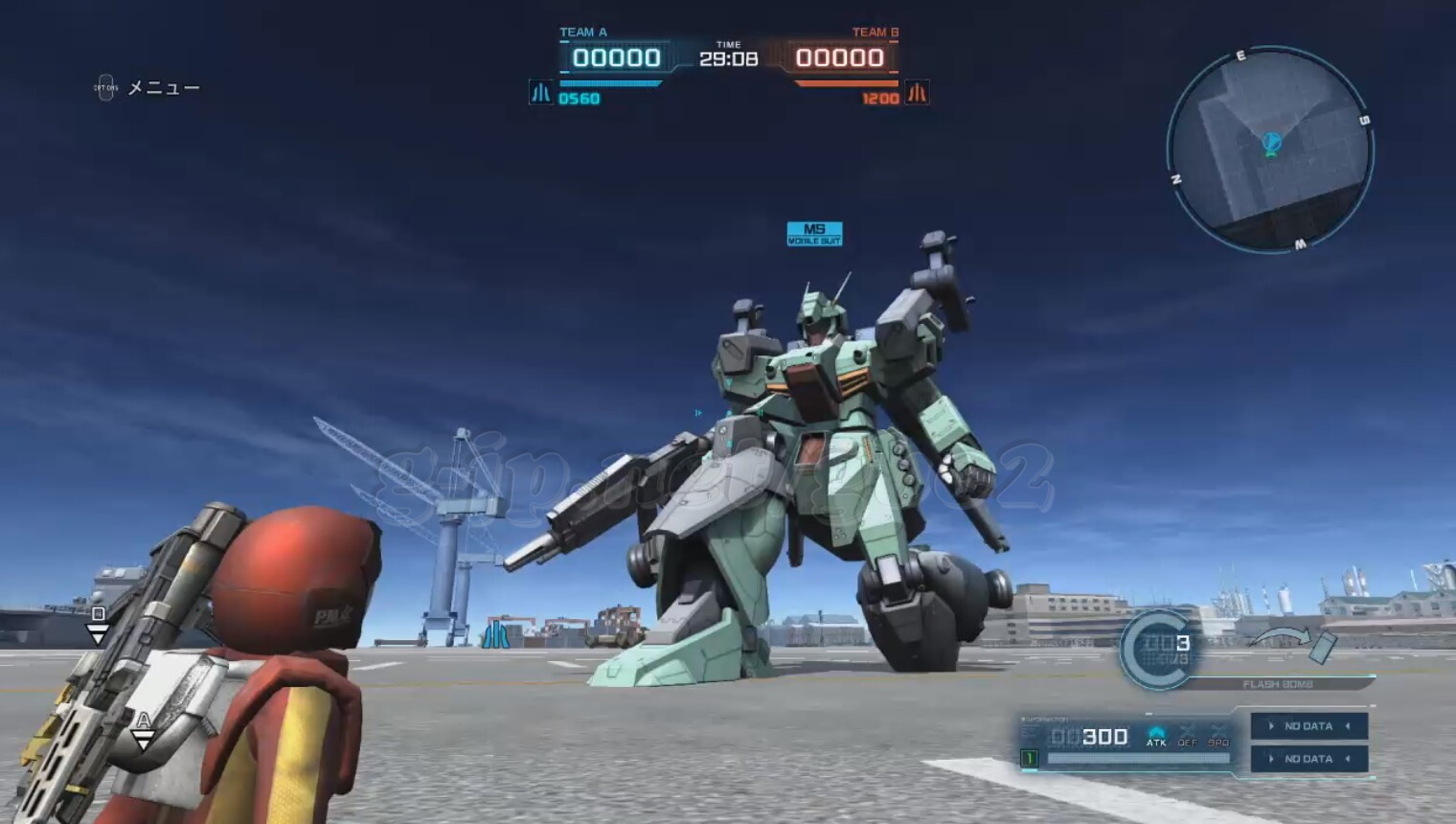Open the メニュー menu label
This screenshot has height=824, width=1456.
click(163, 88)
